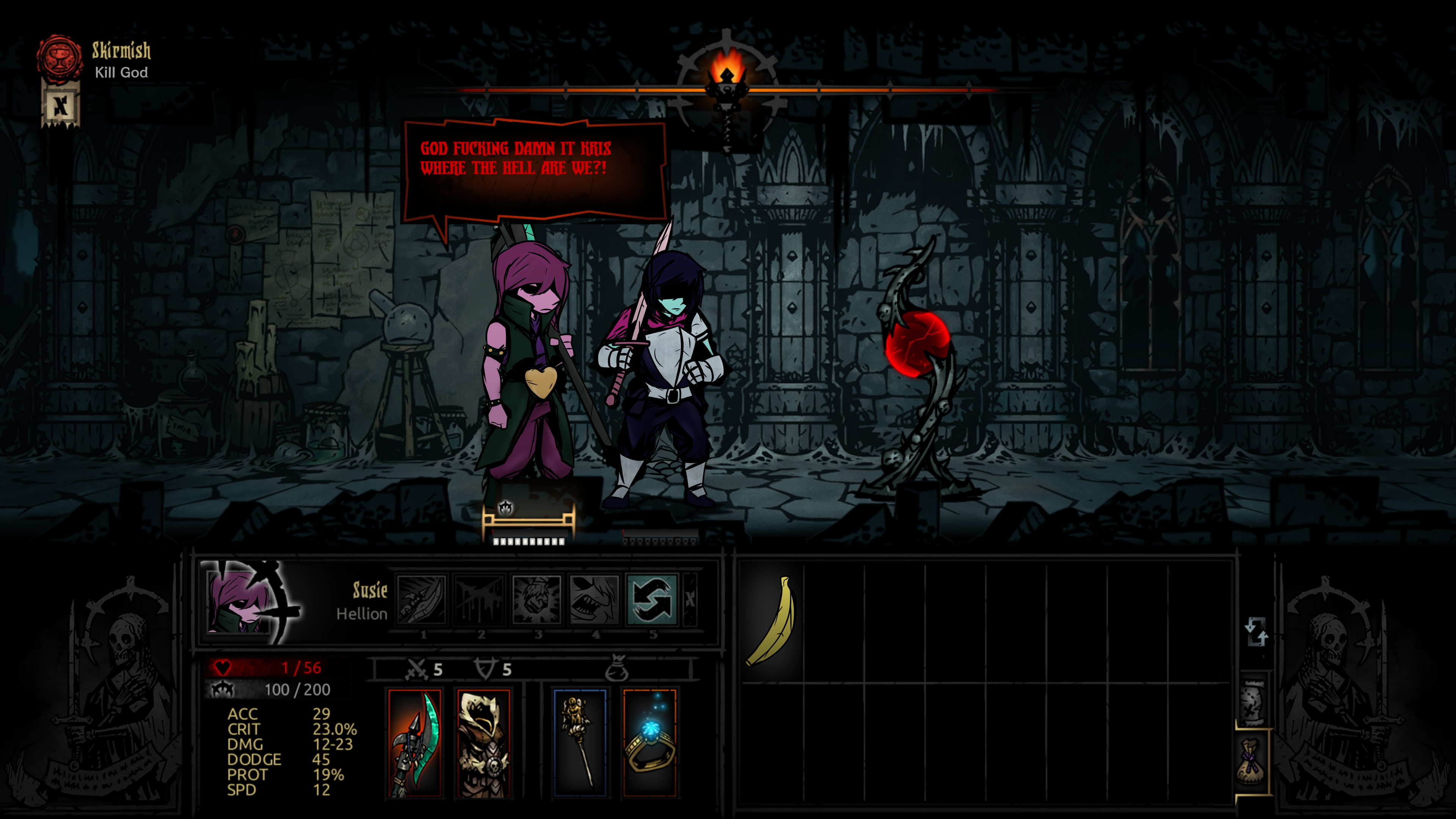The width and height of the screenshot is (1456, 819).
Task: Choose the blood-dripping second skill icon
Action: pos(479,600)
